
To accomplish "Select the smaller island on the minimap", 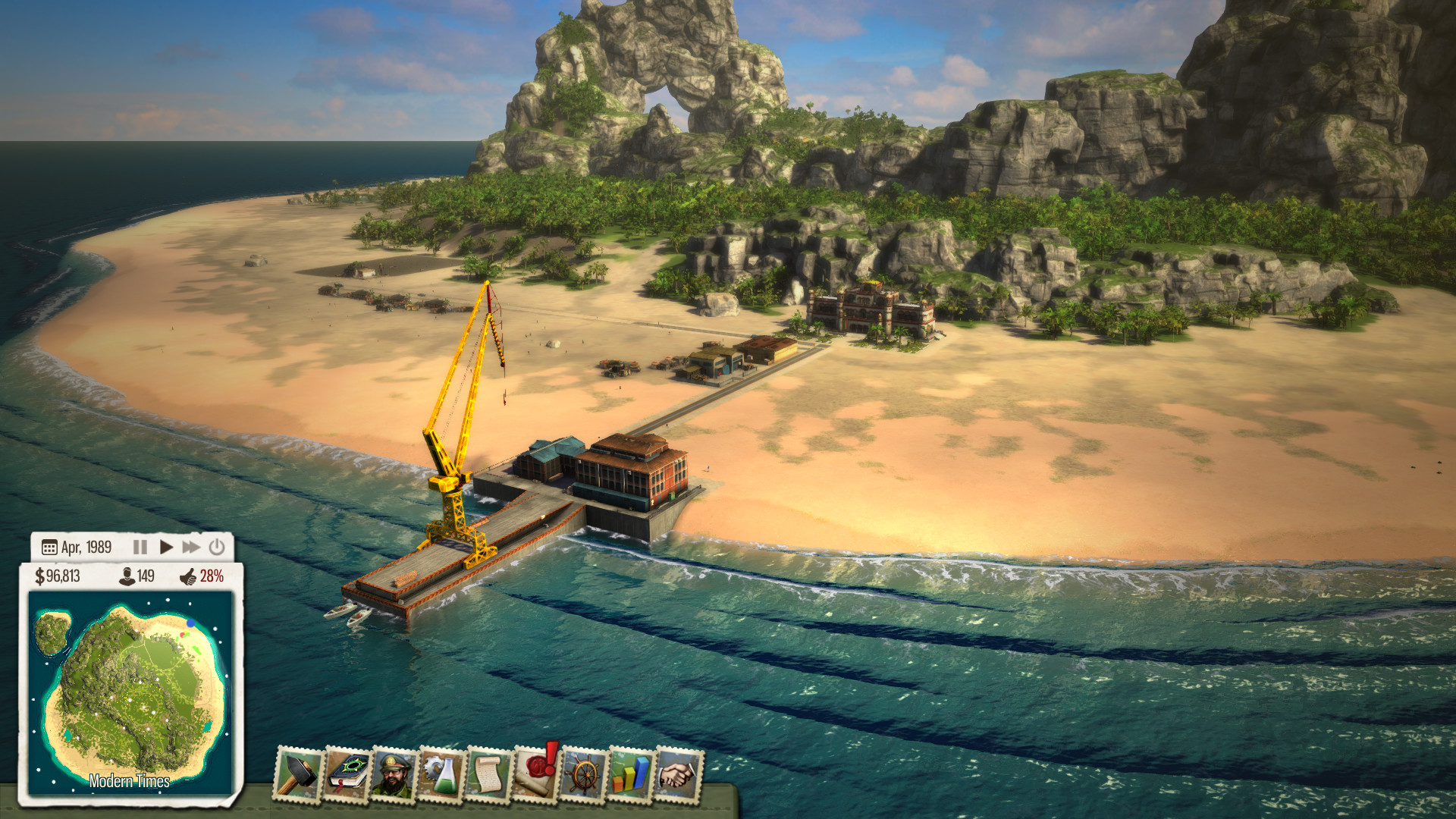I will (51, 632).
